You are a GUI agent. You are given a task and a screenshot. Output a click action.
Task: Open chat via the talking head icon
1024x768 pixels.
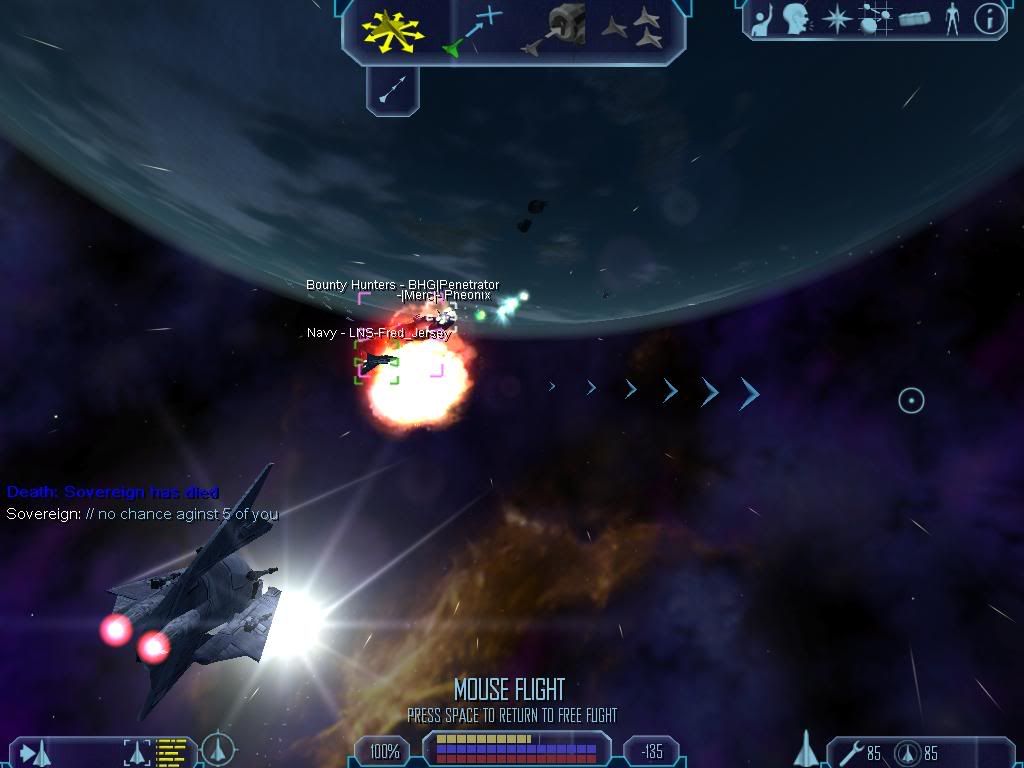click(x=797, y=19)
